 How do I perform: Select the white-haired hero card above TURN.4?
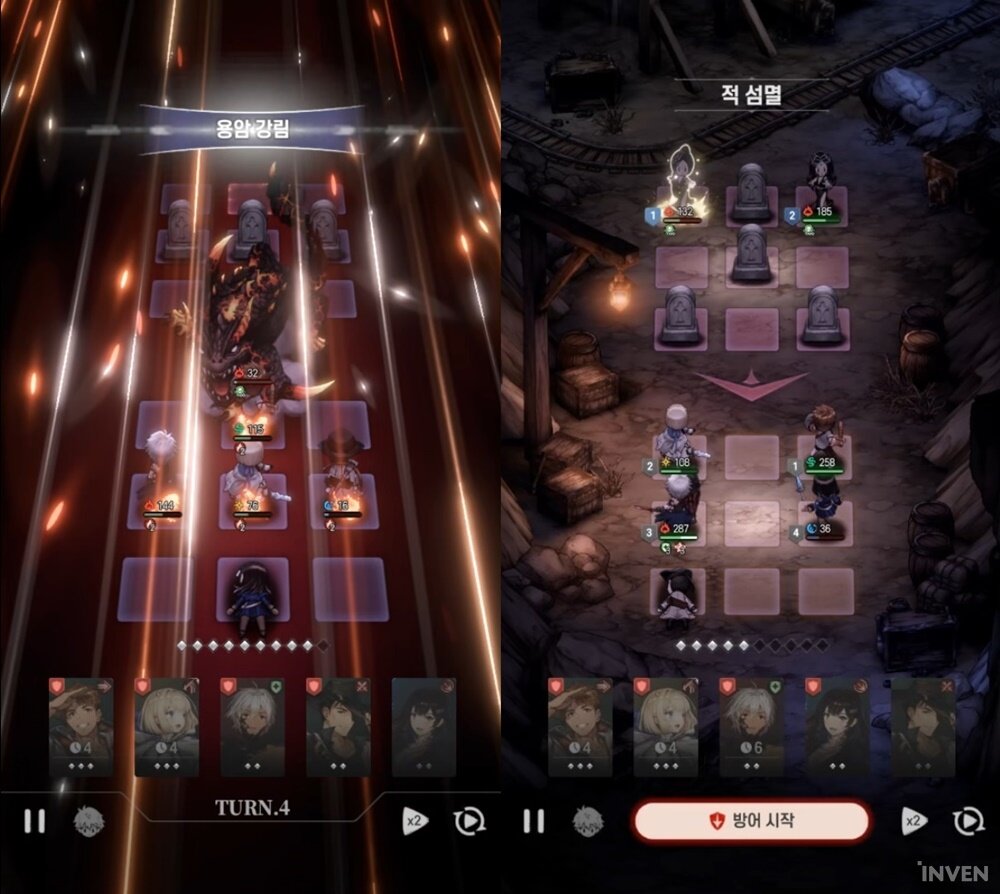tap(252, 727)
